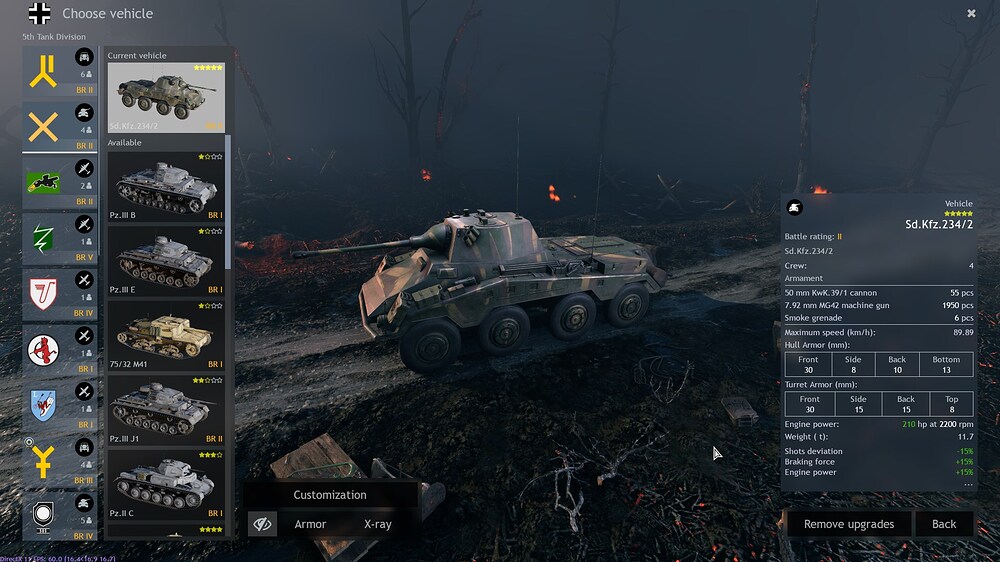Choose the Pz.III E vehicle
1000x562 pixels.
[x=166, y=261]
